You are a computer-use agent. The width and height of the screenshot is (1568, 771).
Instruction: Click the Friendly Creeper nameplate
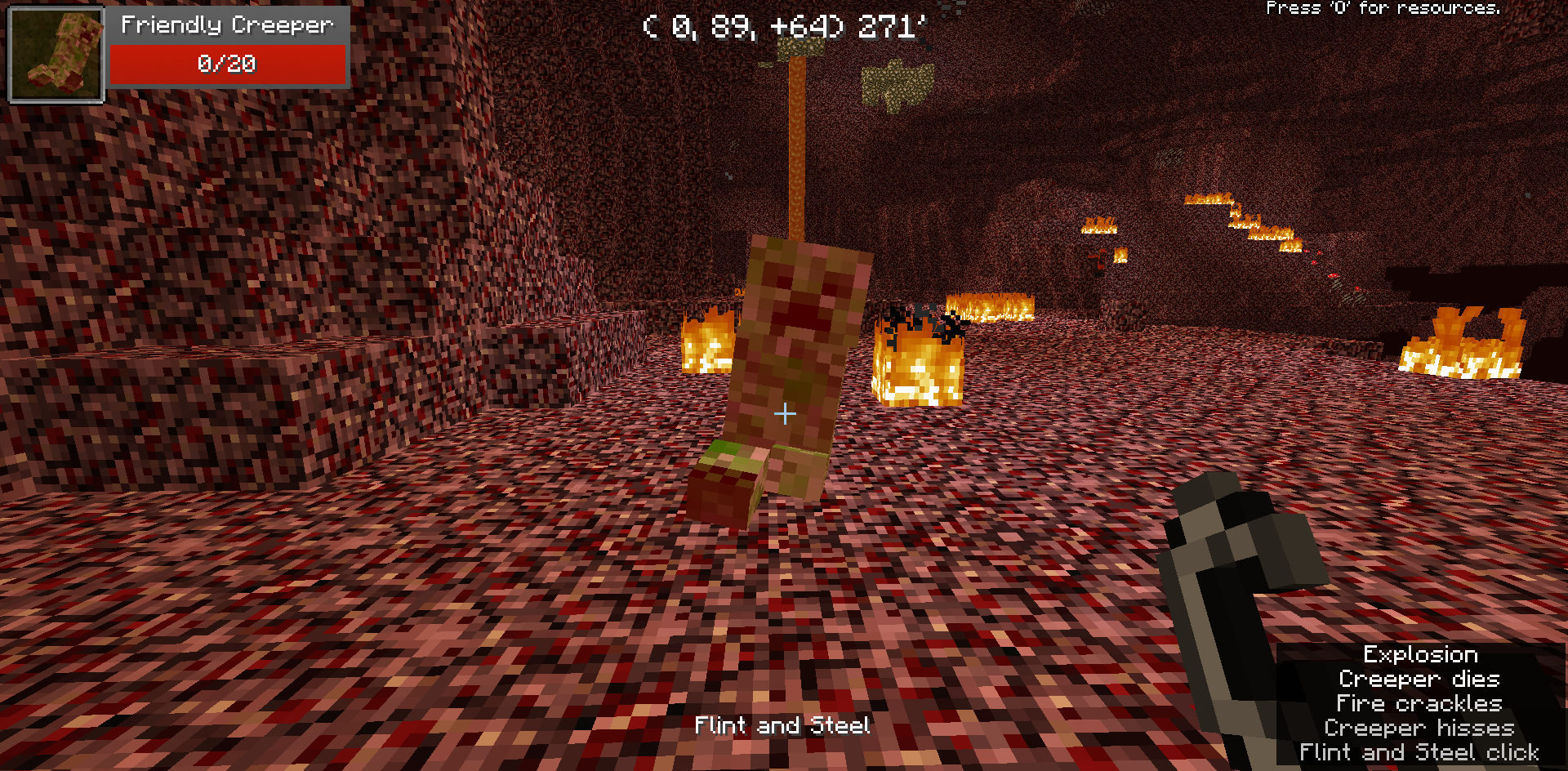[x=227, y=25]
